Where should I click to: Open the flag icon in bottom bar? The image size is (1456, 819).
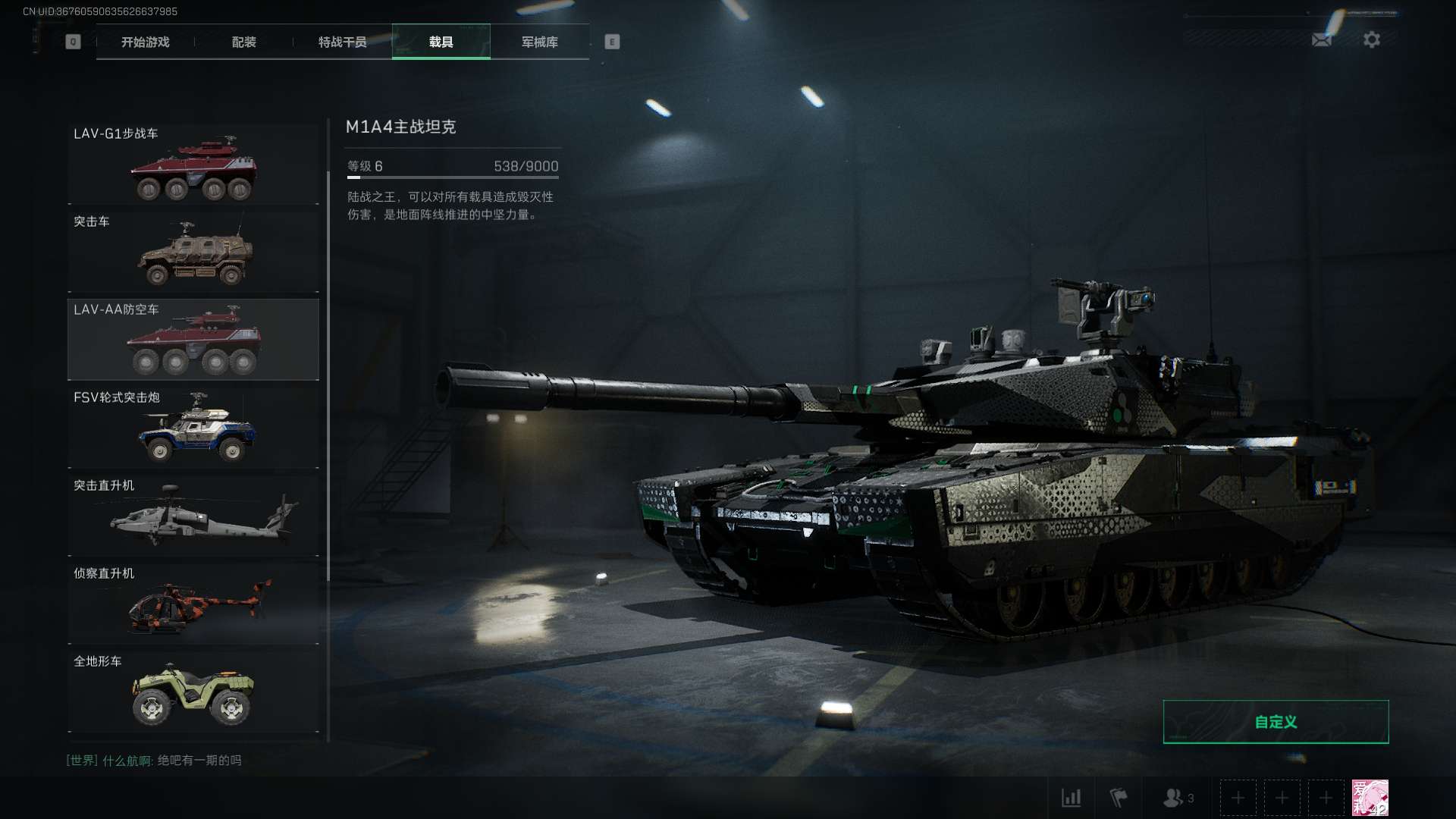click(1119, 798)
